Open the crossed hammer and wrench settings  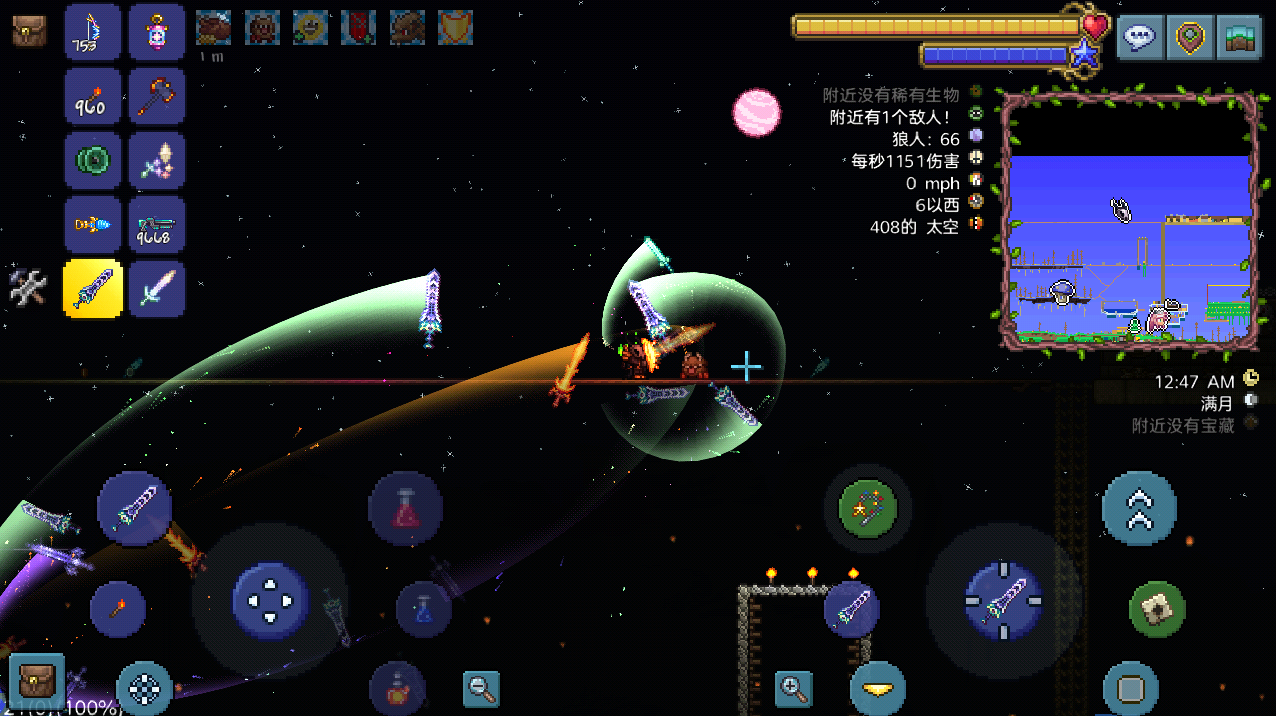(28, 288)
